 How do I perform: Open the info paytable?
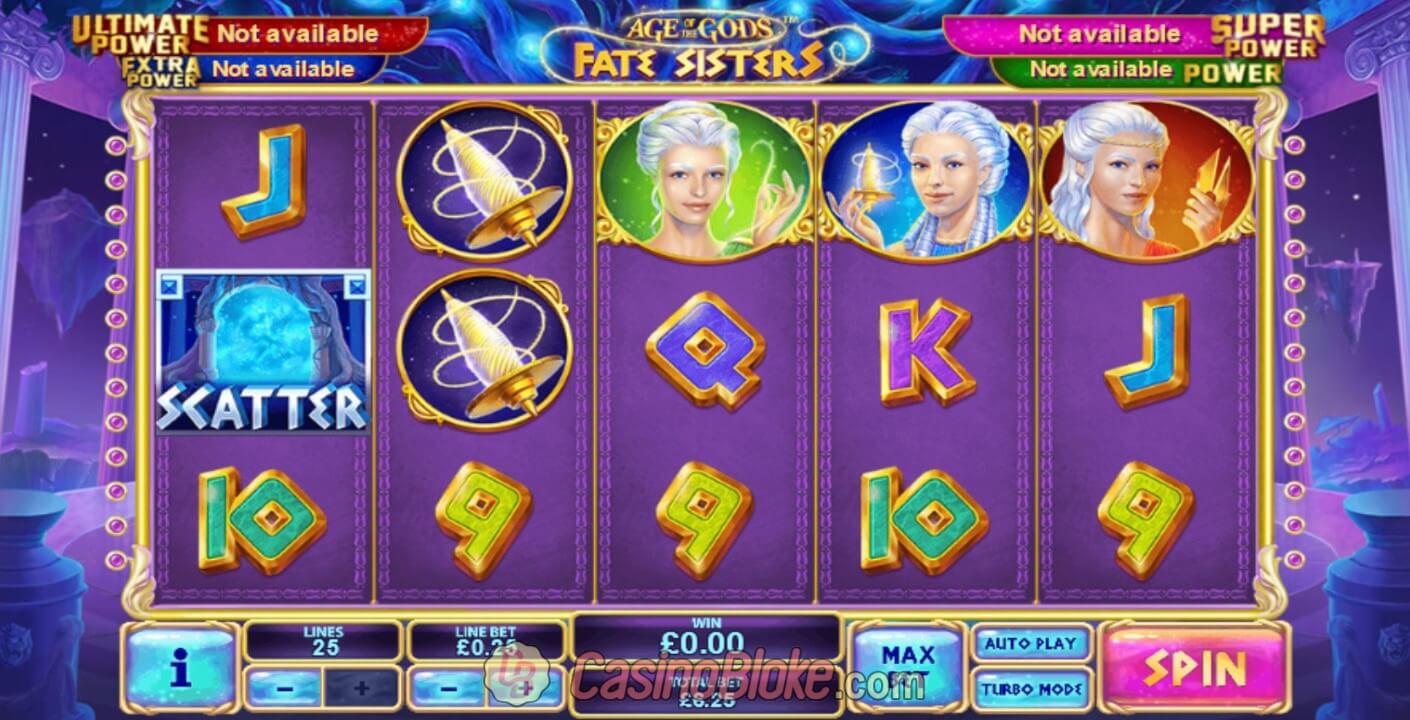click(x=181, y=667)
